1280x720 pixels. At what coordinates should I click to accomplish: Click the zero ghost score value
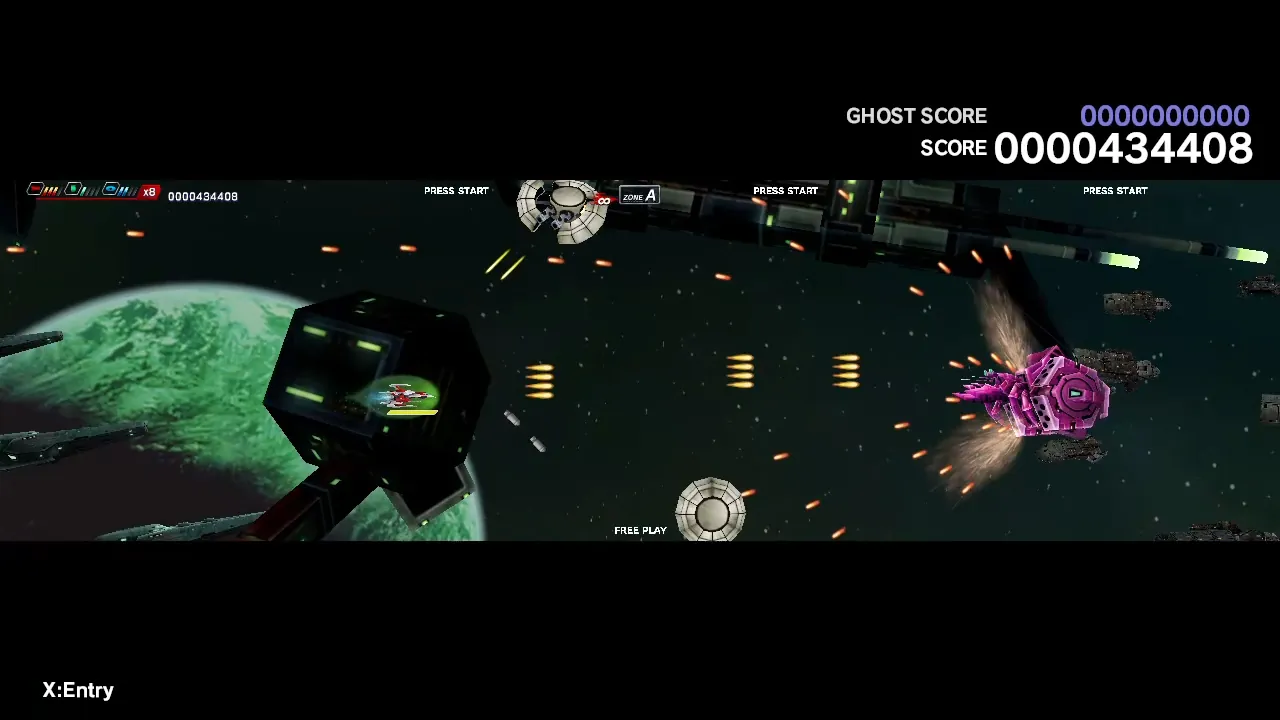click(x=1165, y=116)
